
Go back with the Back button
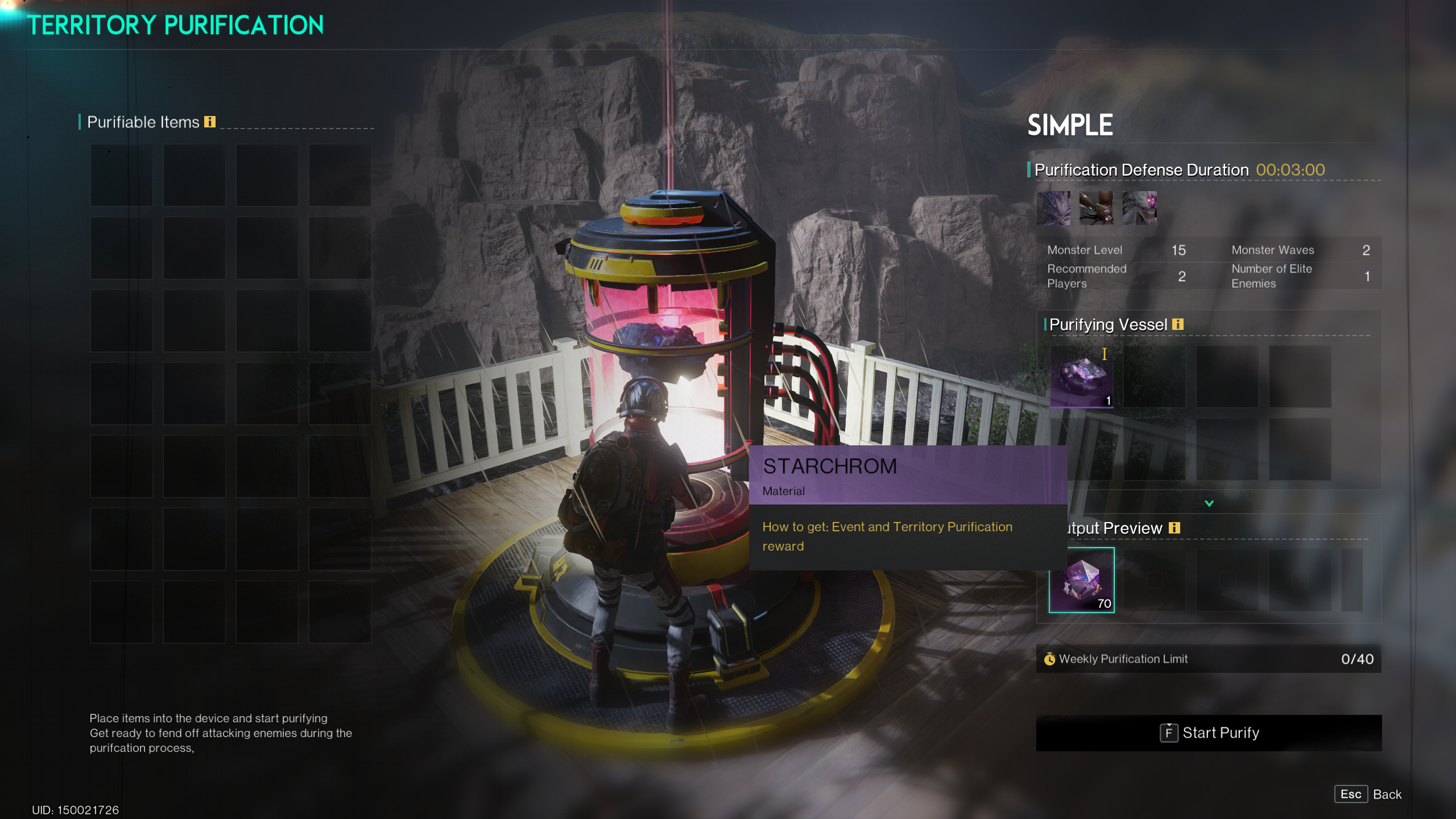click(1368, 794)
